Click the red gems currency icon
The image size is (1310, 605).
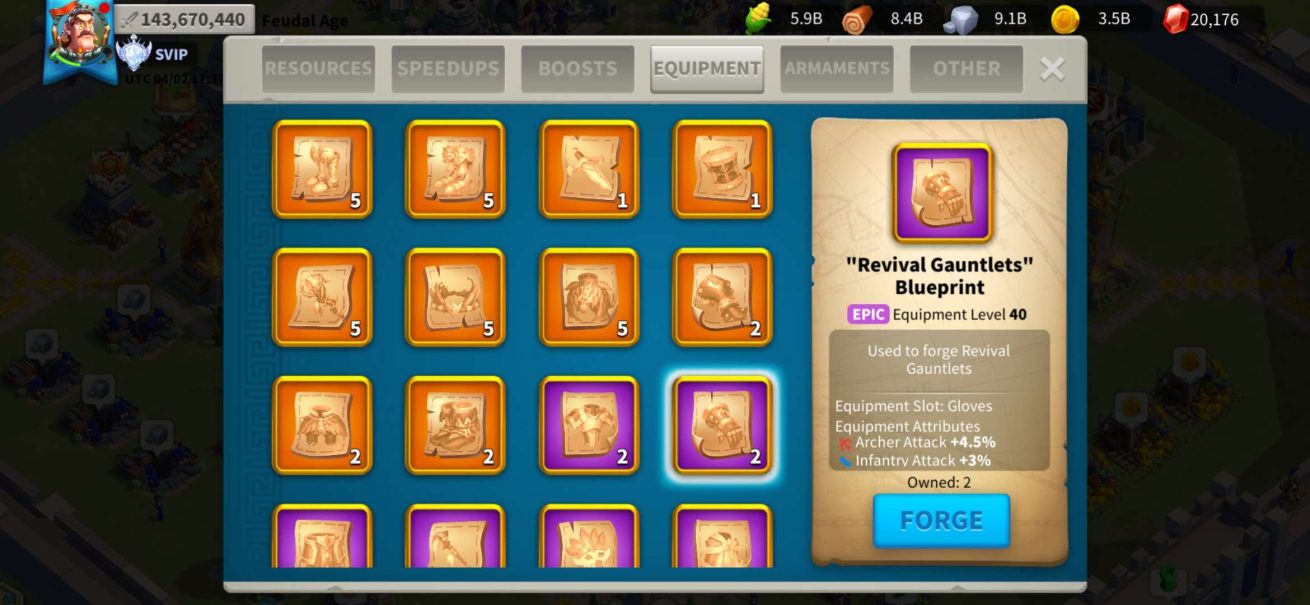pos(1176,19)
